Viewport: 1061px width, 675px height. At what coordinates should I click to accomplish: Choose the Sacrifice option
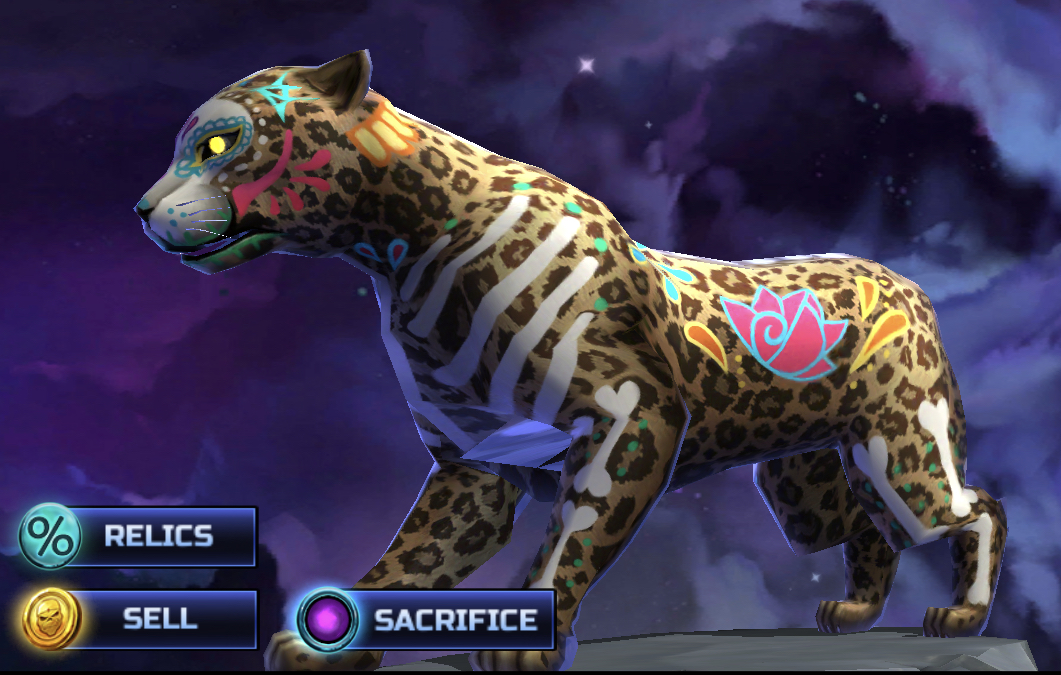pyautogui.click(x=427, y=620)
